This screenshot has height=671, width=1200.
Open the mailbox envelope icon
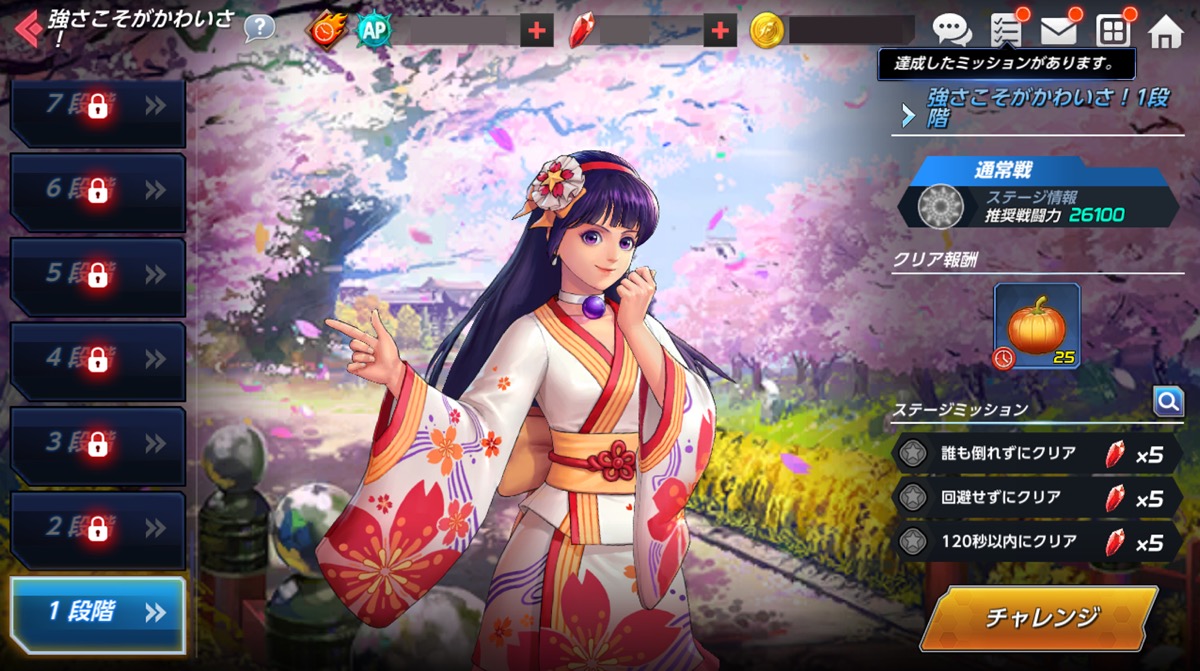(x=1058, y=31)
